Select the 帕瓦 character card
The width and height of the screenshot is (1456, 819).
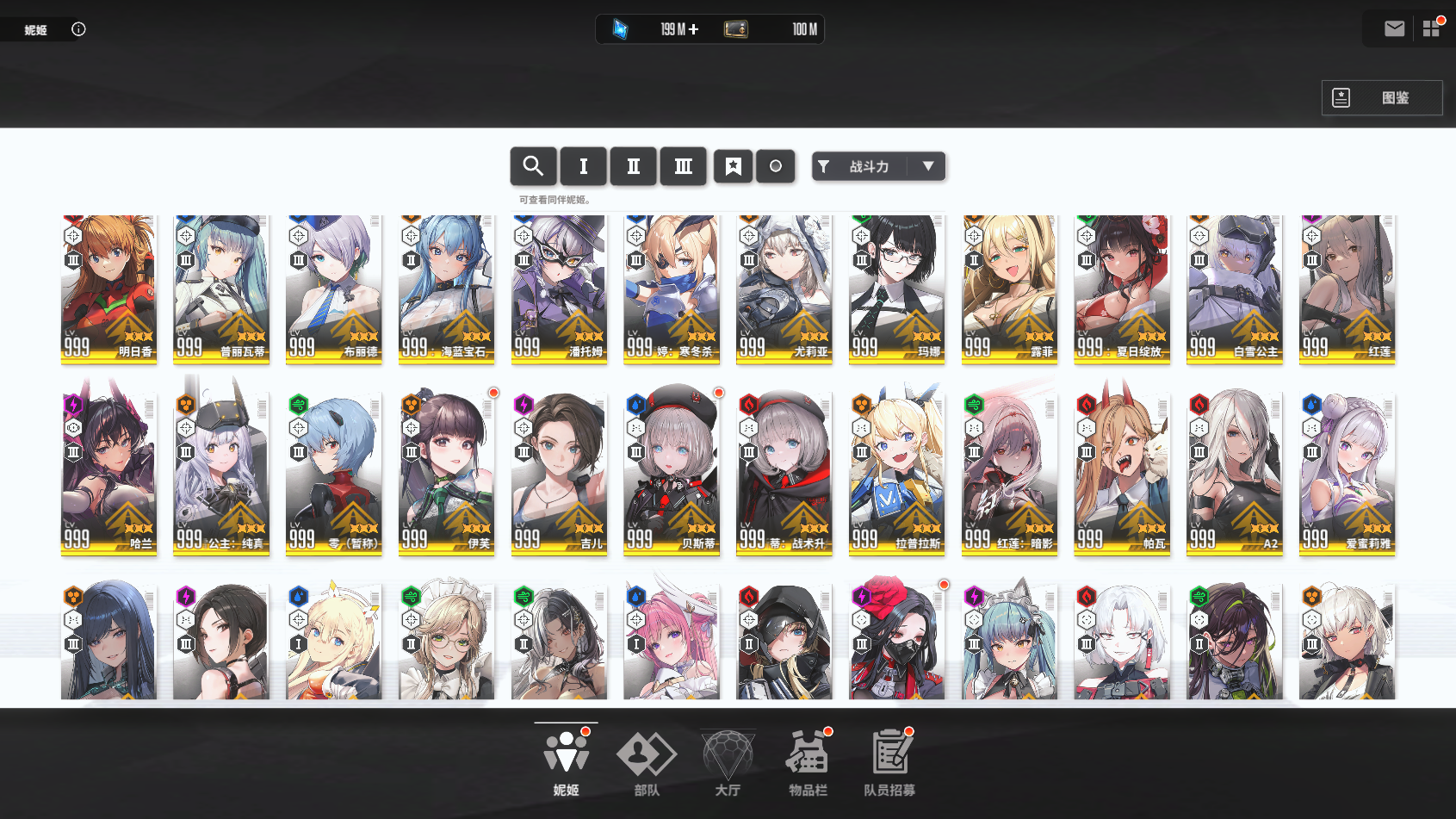pos(1122,472)
